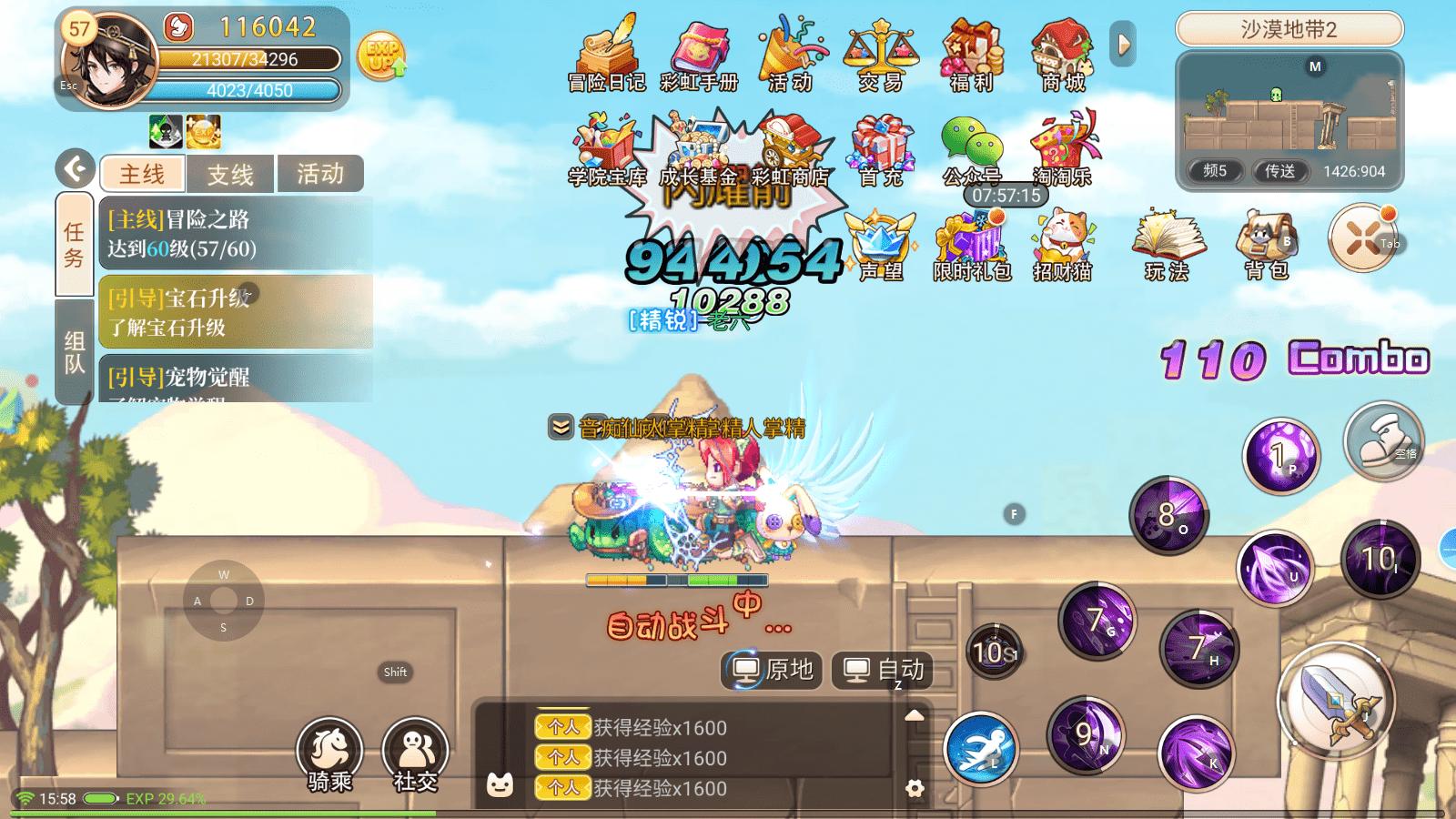Open the 社交 social menu
Viewport: 1456px width, 819px height.
coord(415,753)
